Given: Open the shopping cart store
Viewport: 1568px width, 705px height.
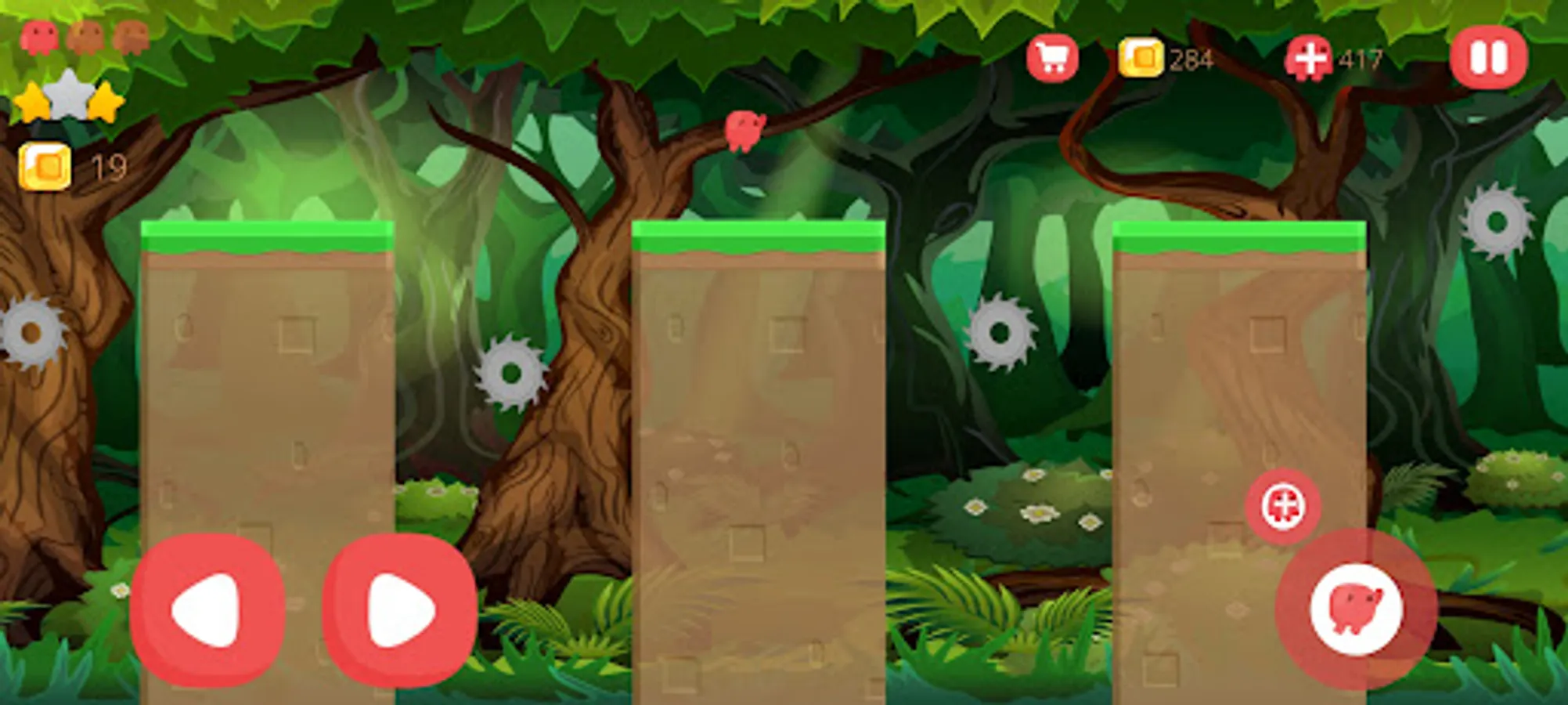Looking at the screenshot, I should [x=1052, y=57].
